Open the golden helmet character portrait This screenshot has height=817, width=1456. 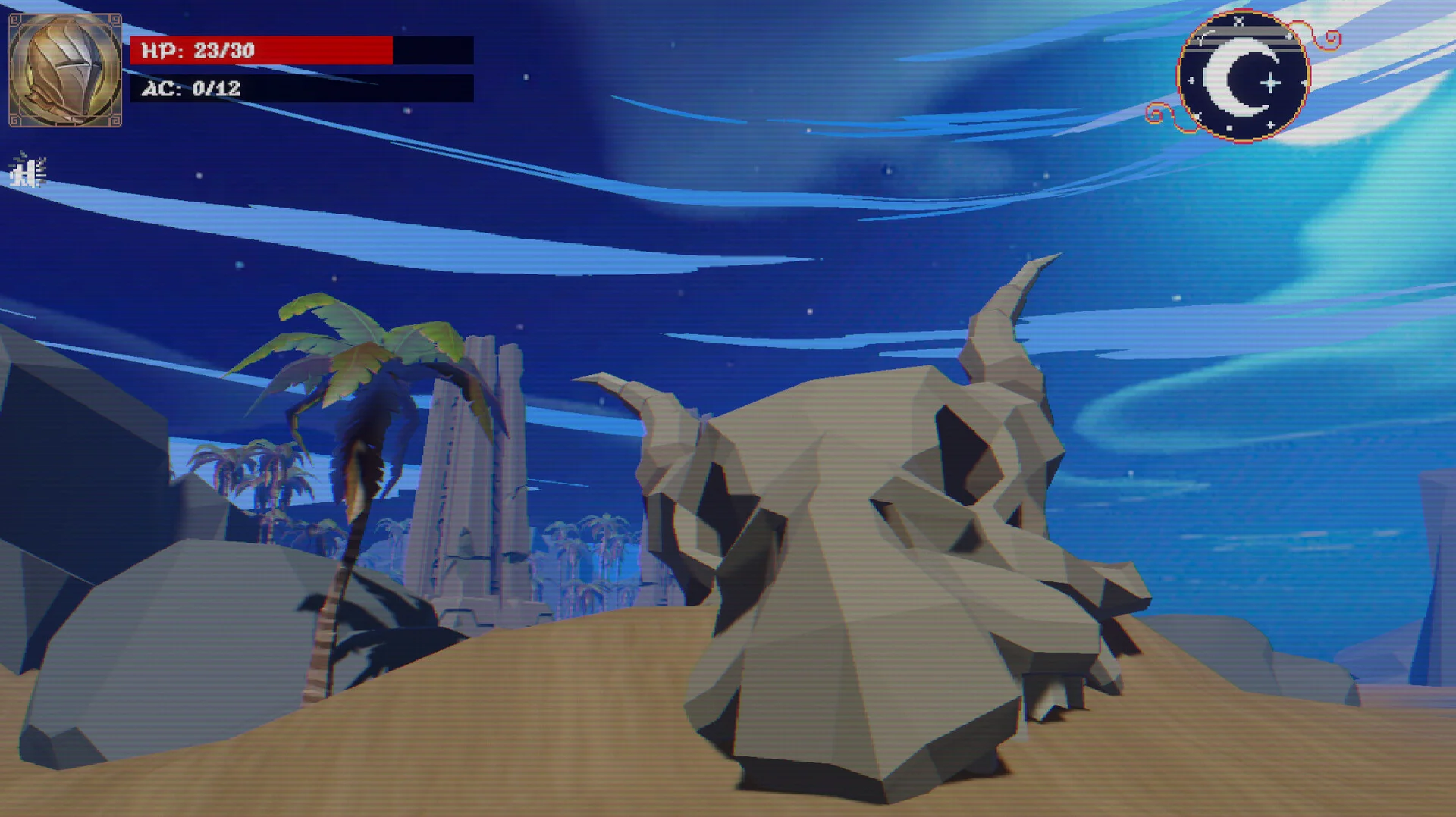65,70
